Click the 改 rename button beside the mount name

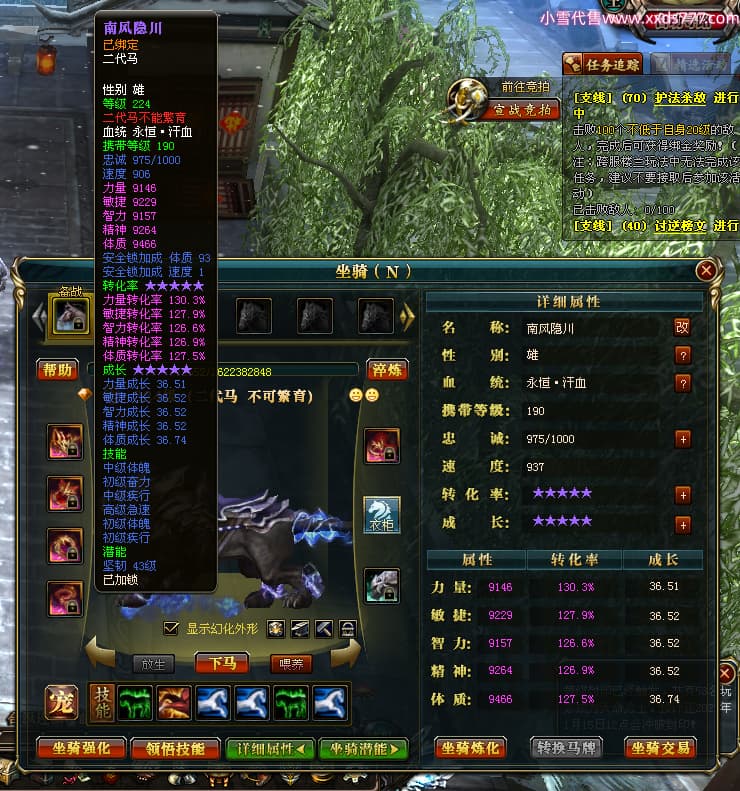pyautogui.click(x=683, y=327)
